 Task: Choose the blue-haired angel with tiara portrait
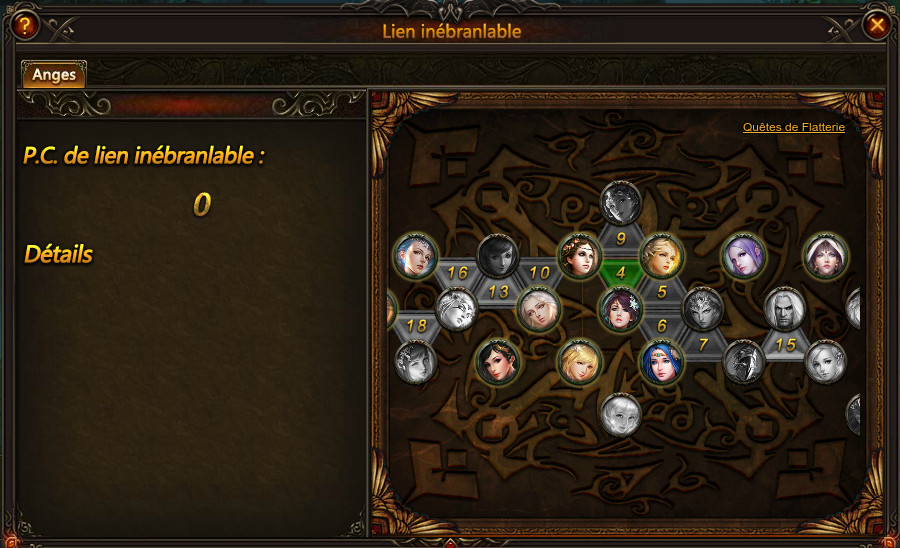point(661,362)
